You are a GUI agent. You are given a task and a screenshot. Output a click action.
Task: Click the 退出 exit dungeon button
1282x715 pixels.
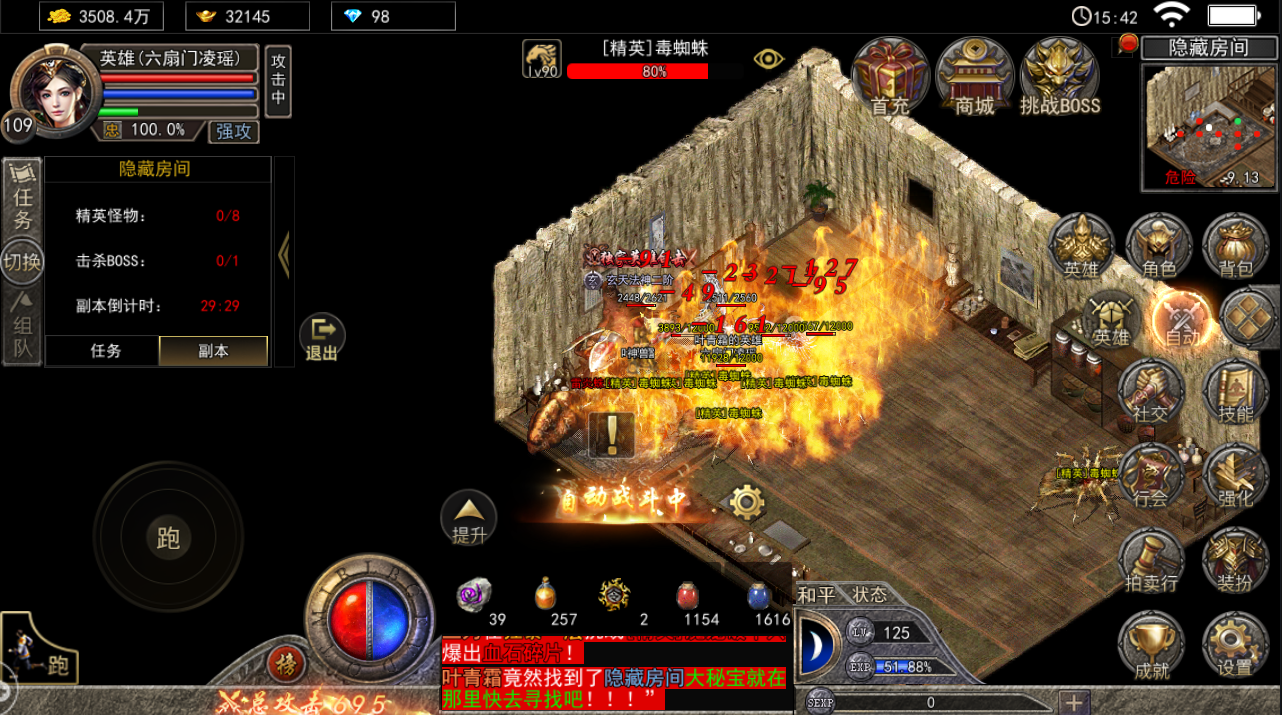click(x=322, y=338)
